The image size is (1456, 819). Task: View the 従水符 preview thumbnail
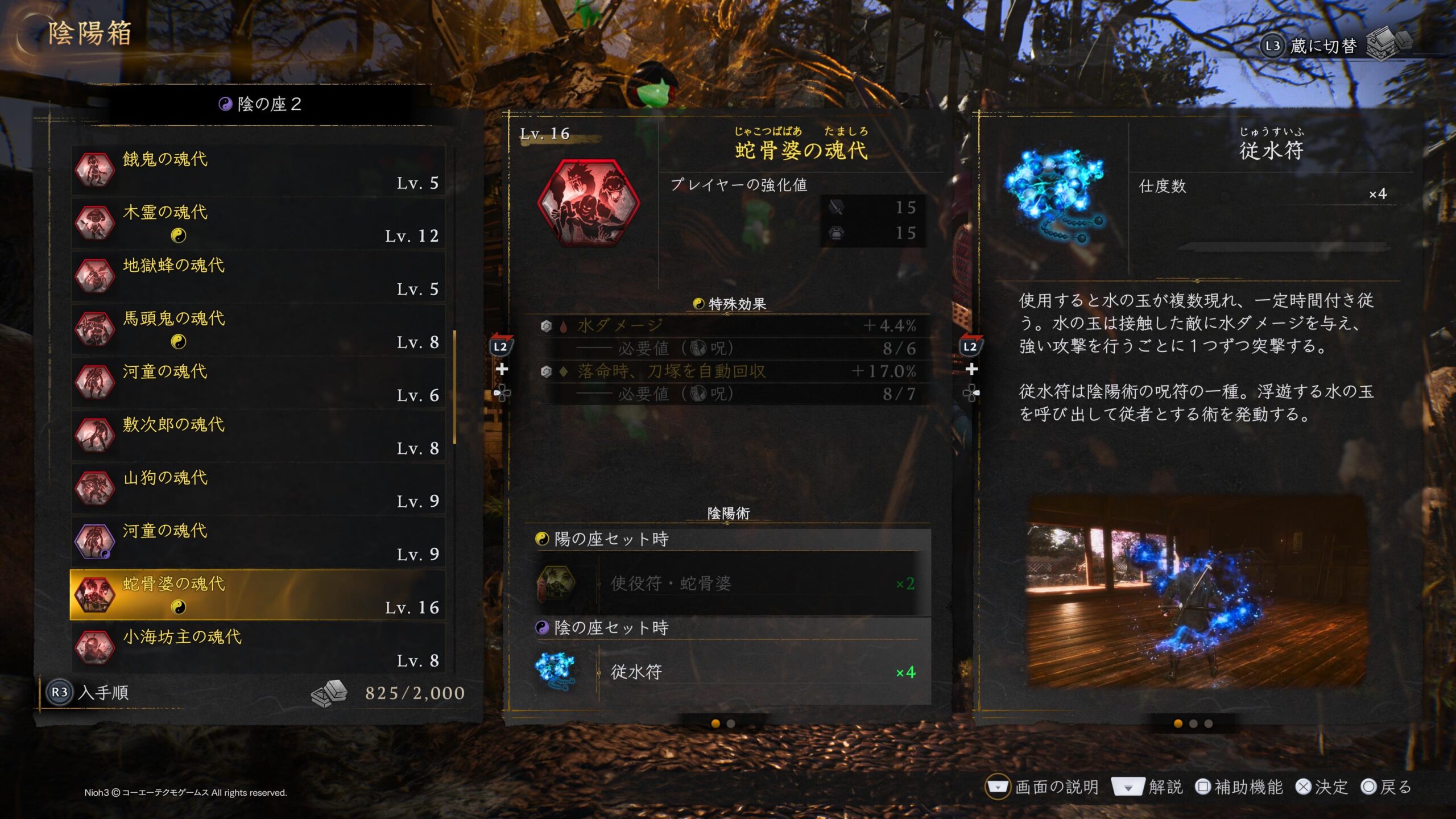(x=1197, y=591)
